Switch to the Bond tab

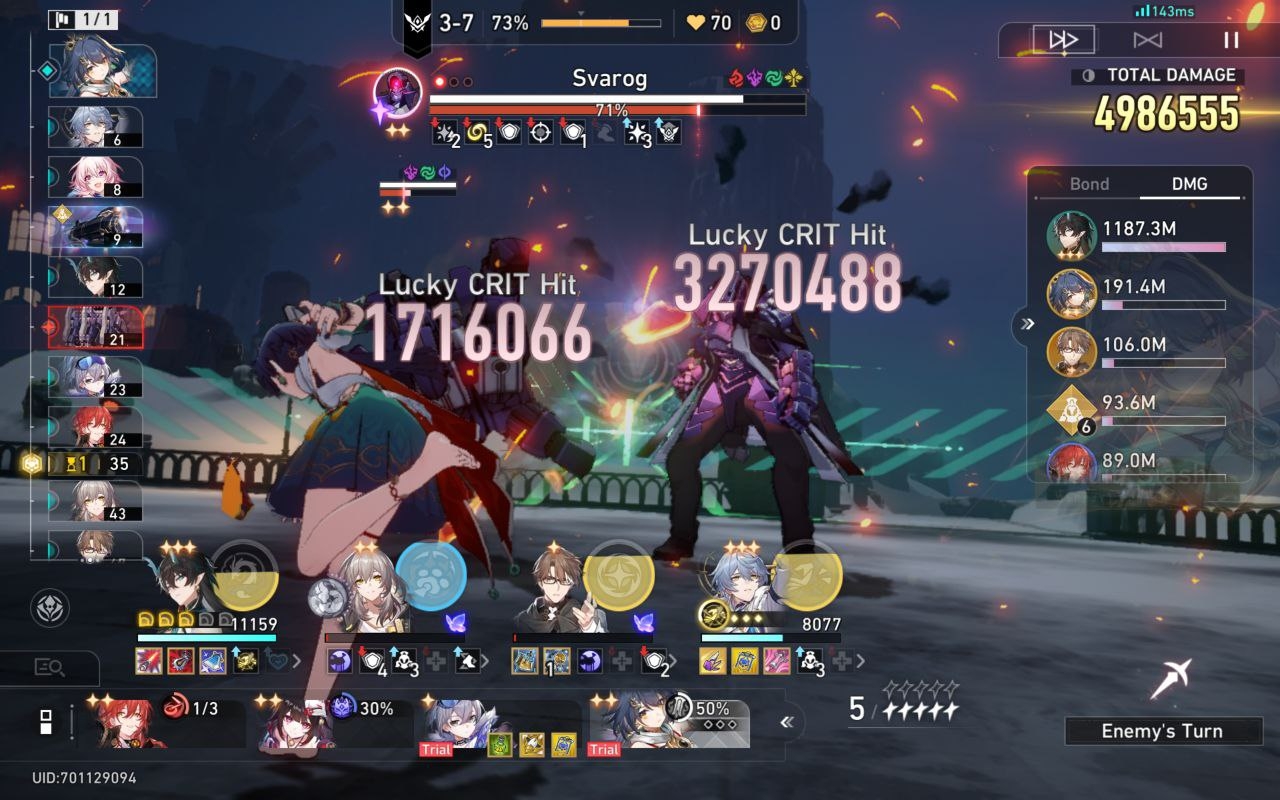[x=1089, y=184]
